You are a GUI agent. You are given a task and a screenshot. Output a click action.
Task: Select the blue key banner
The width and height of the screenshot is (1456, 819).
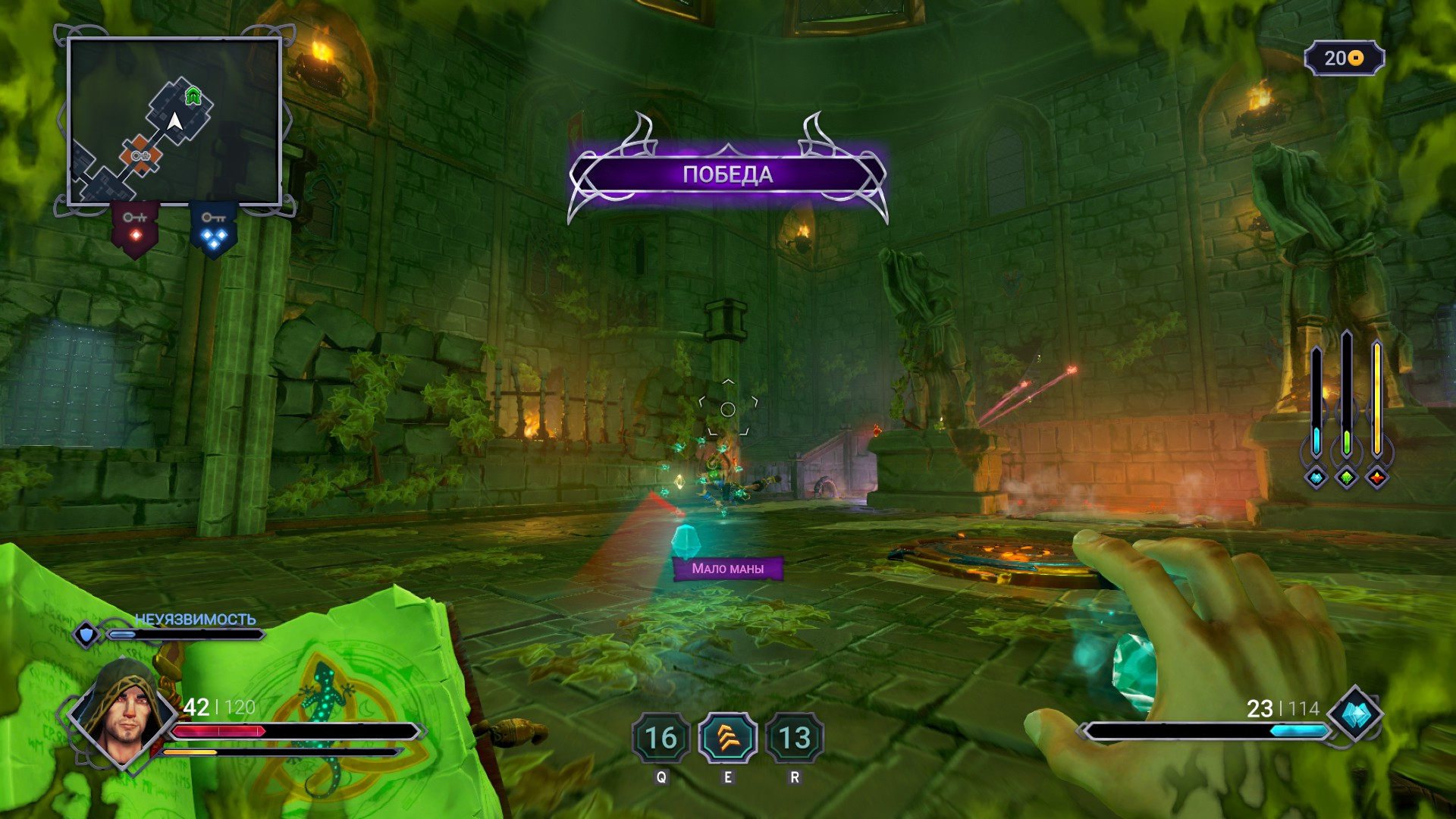pyautogui.click(x=213, y=228)
